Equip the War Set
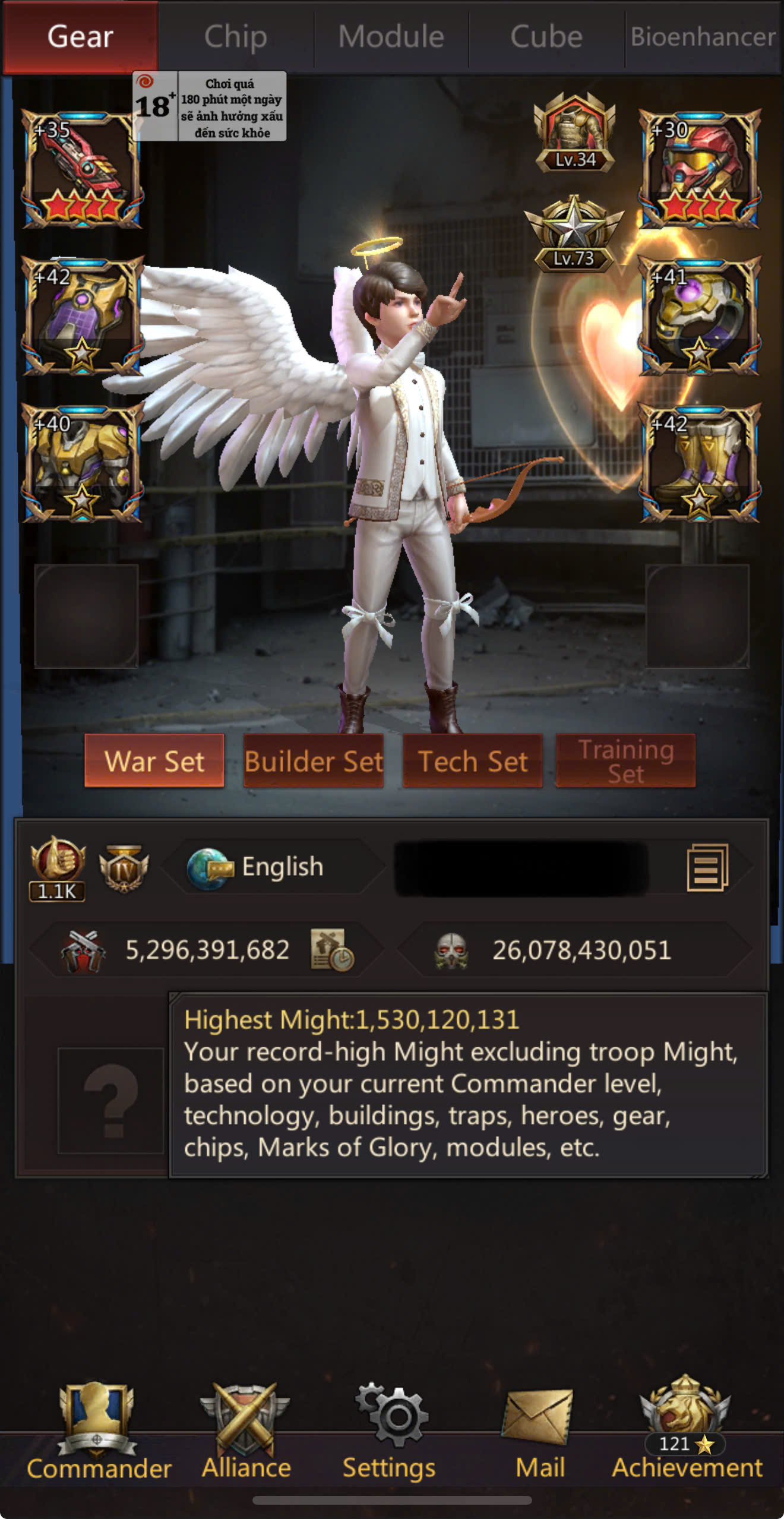Screen dimensions: 784x1519 154,761
